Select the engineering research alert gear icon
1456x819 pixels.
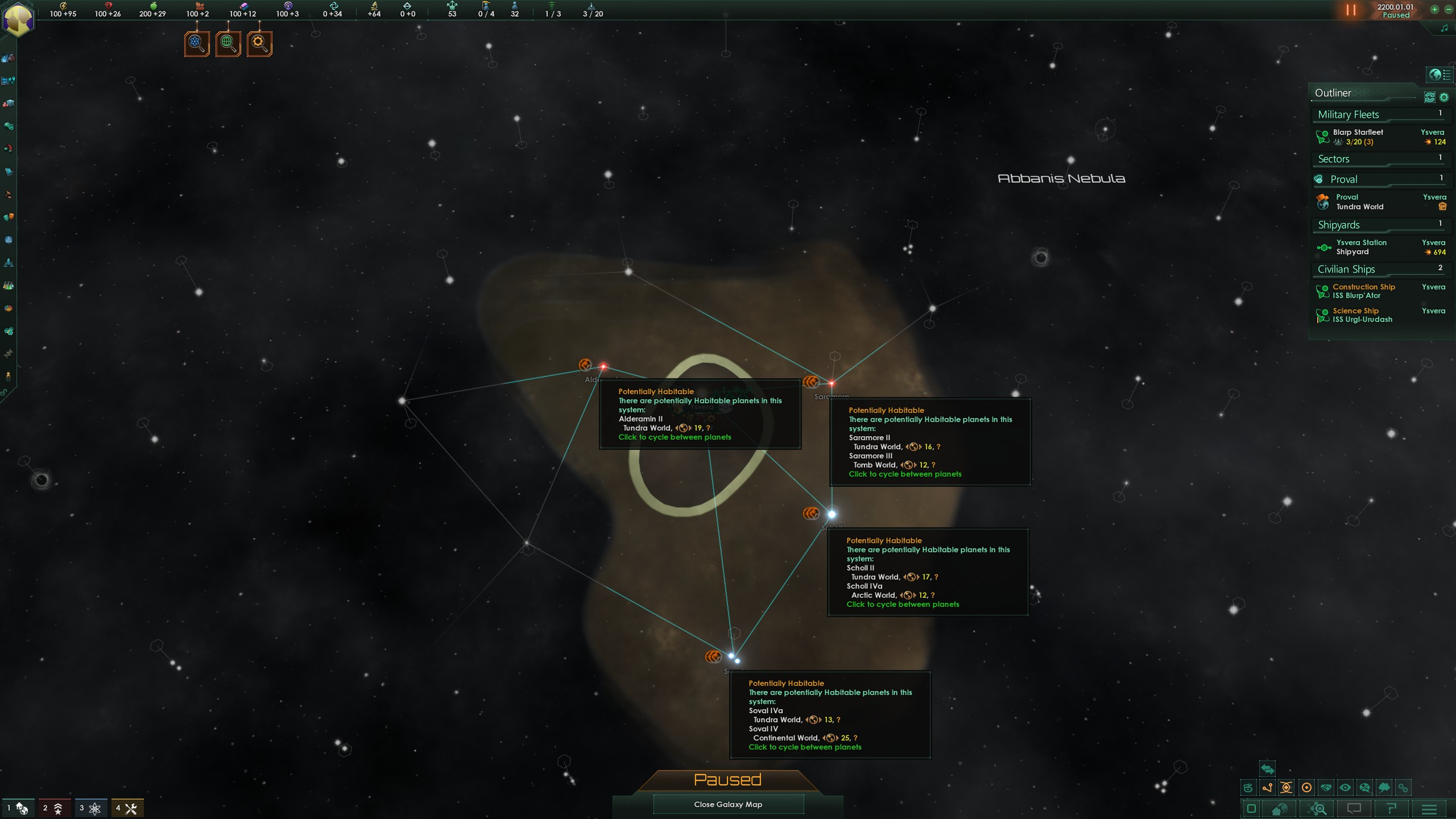pos(259,43)
